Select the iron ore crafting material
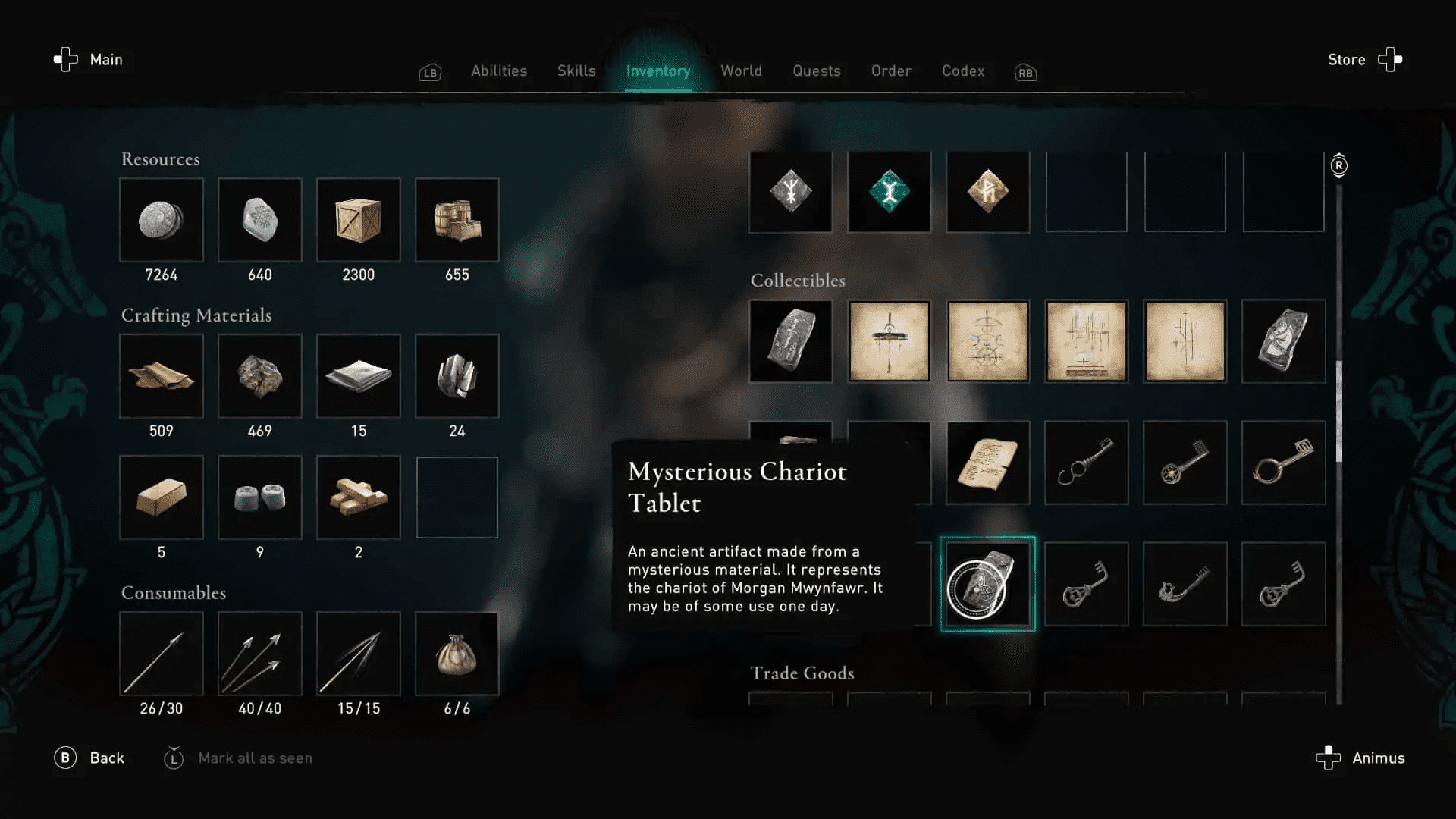This screenshot has width=1456, height=819. 260,376
